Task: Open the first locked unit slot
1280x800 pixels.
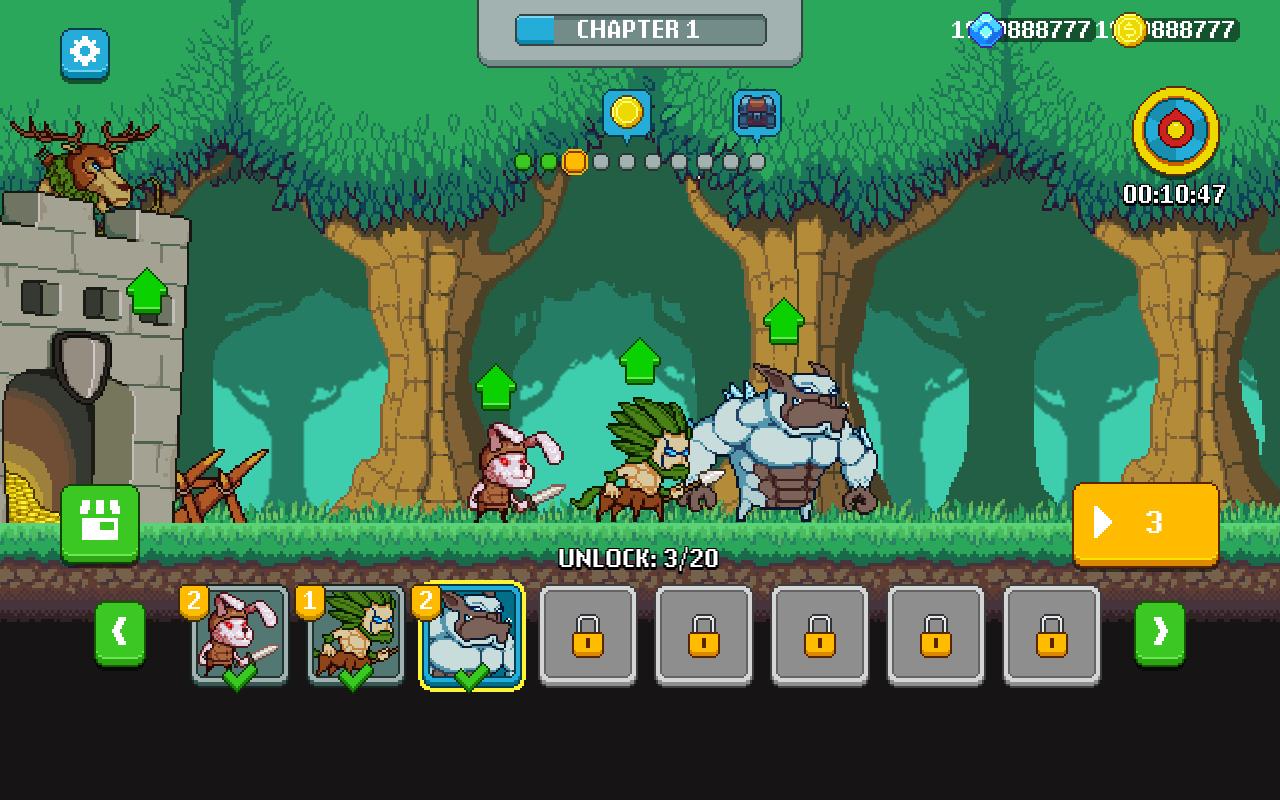Action: click(x=588, y=637)
